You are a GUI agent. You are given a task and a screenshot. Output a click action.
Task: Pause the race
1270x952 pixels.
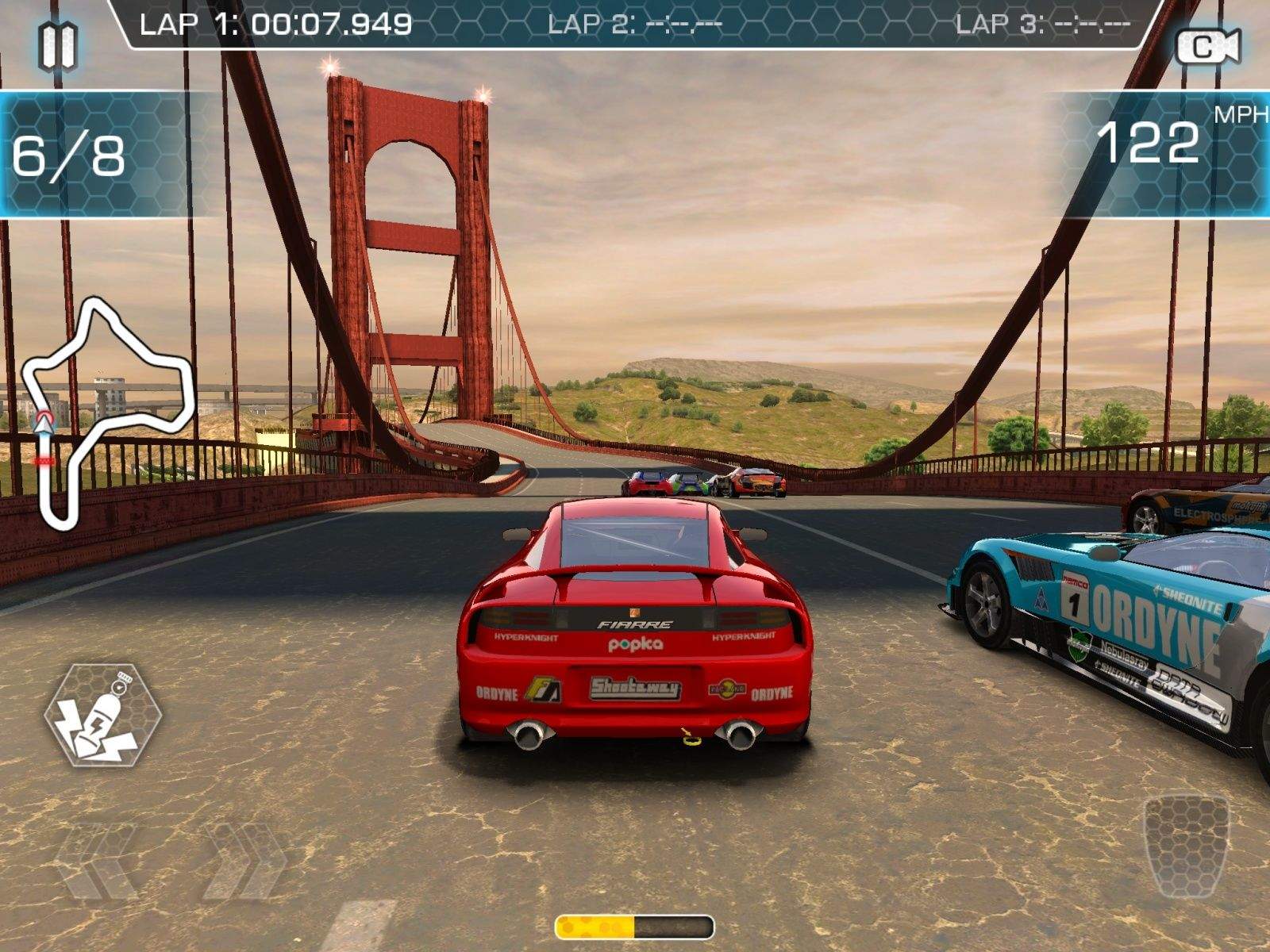(x=57, y=46)
